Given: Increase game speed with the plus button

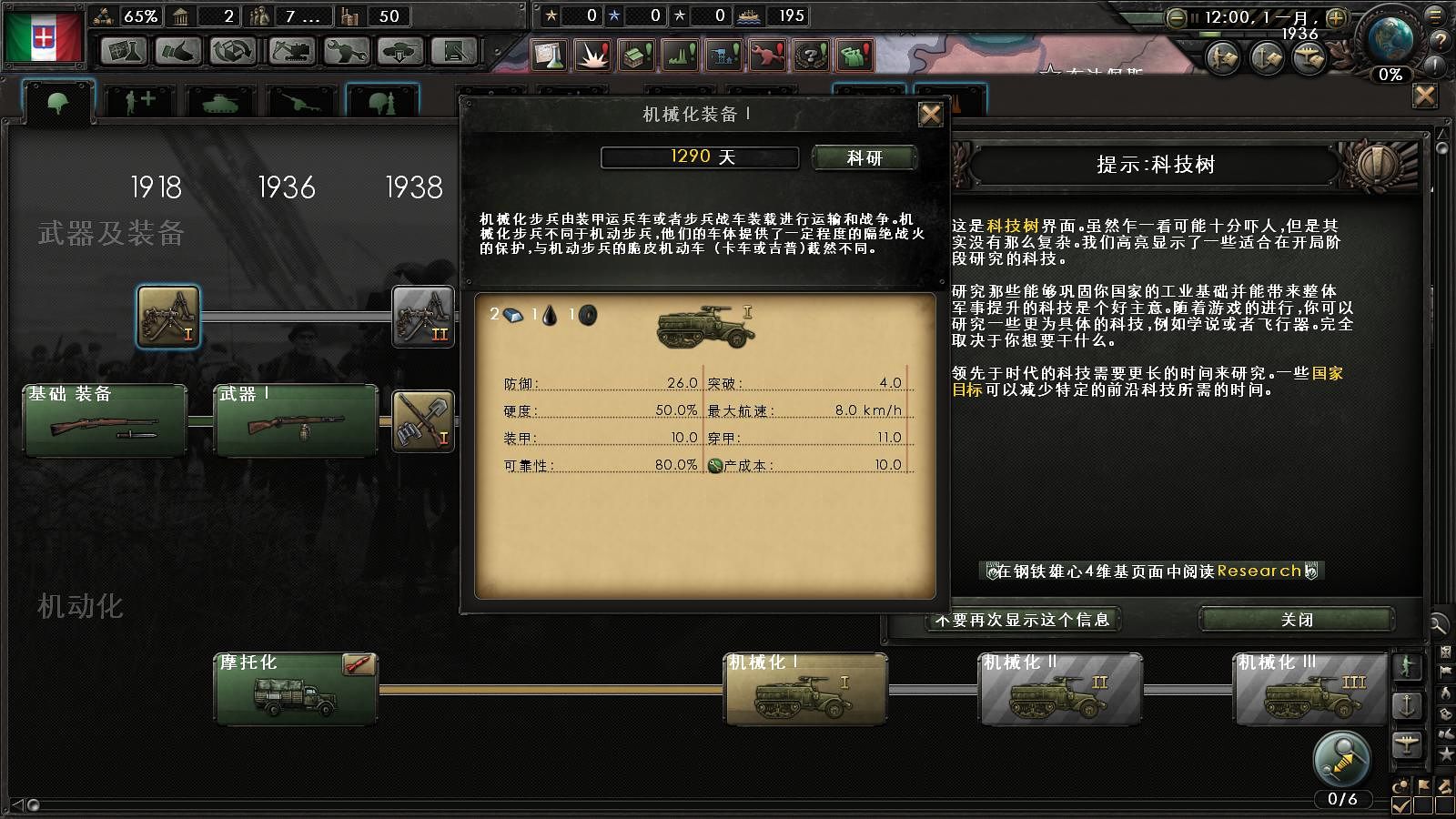Looking at the screenshot, I should coord(1336,17).
